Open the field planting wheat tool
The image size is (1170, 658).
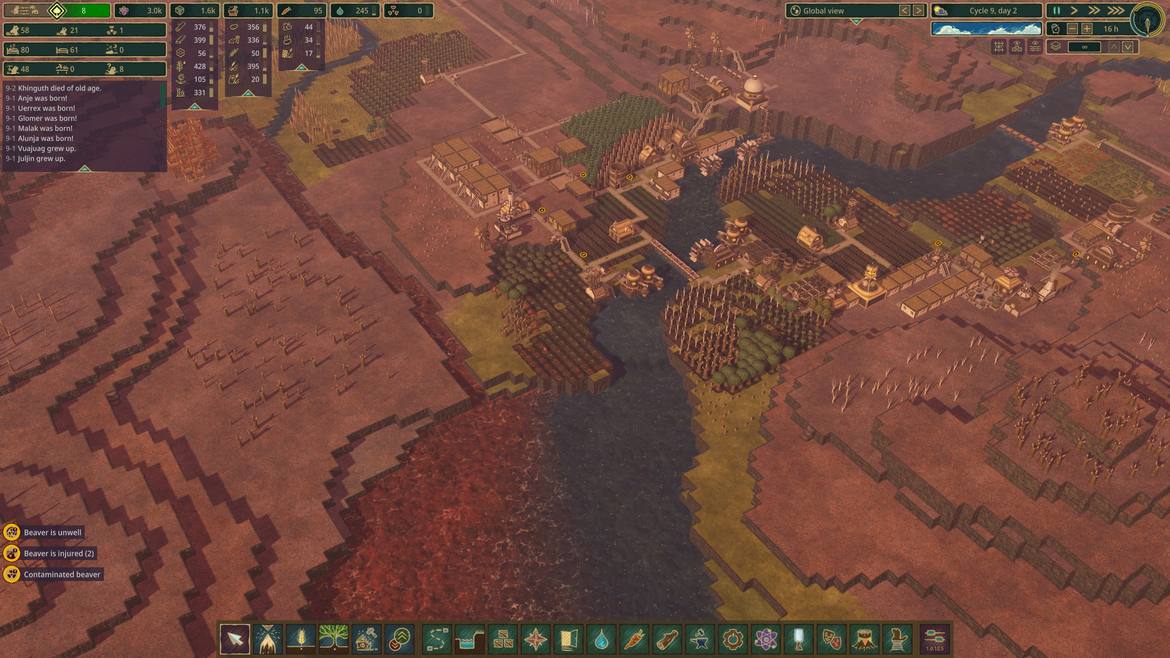301,638
